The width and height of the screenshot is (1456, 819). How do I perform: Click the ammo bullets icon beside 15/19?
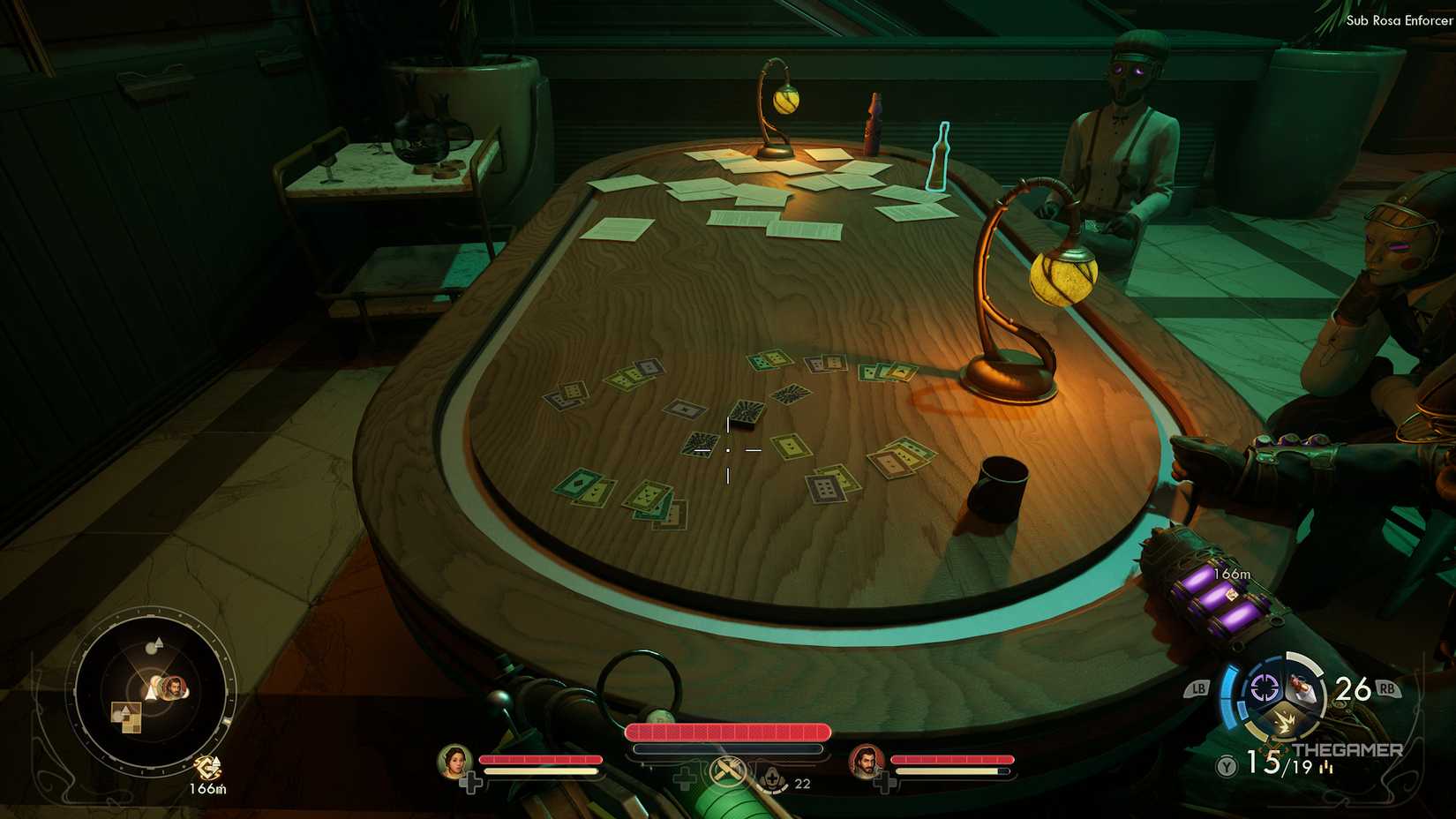click(x=1326, y=768)
